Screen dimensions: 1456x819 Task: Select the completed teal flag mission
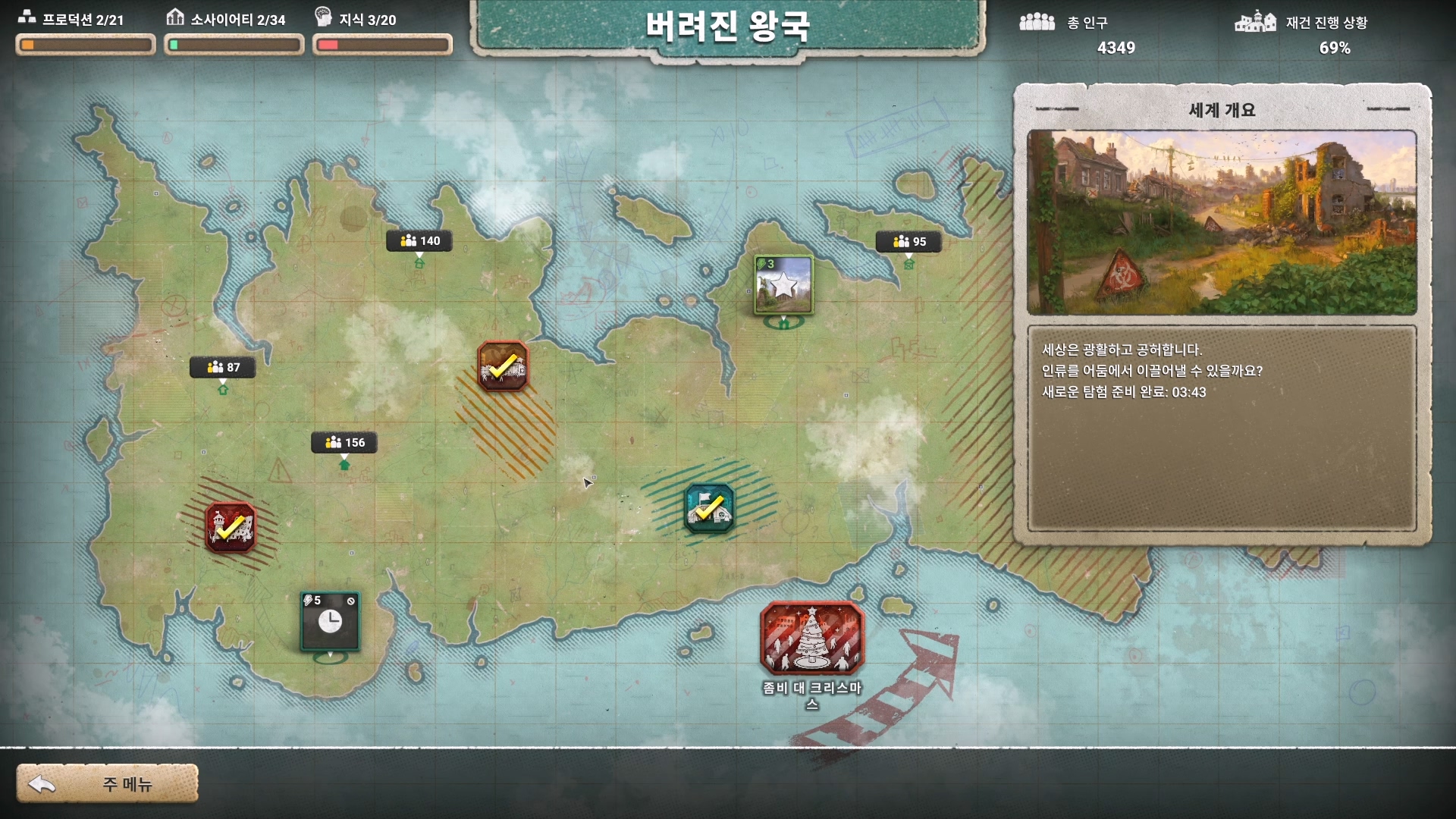pos(709,508)
